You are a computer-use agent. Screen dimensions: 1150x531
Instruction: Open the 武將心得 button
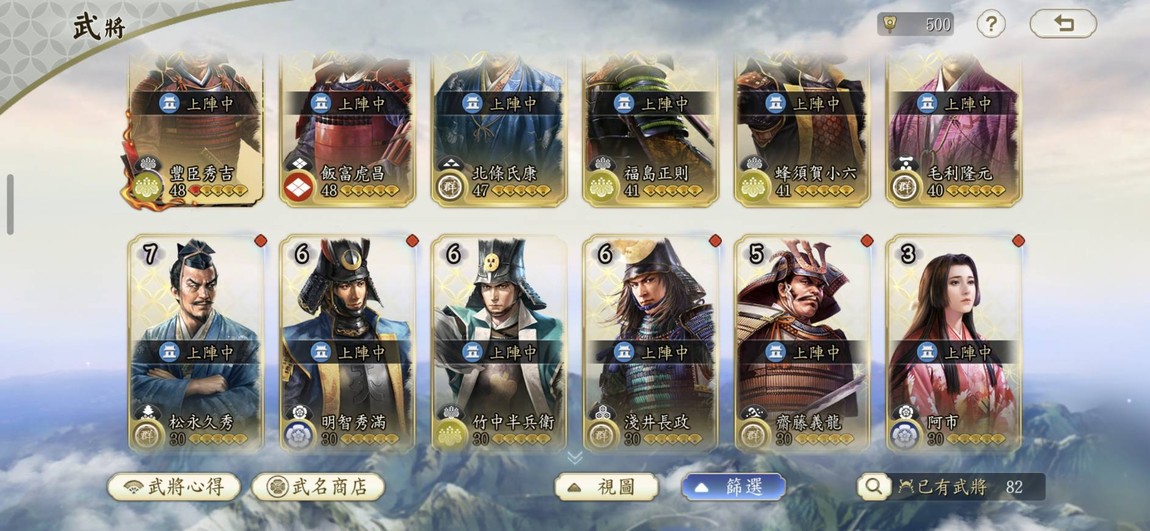(173, 487)
